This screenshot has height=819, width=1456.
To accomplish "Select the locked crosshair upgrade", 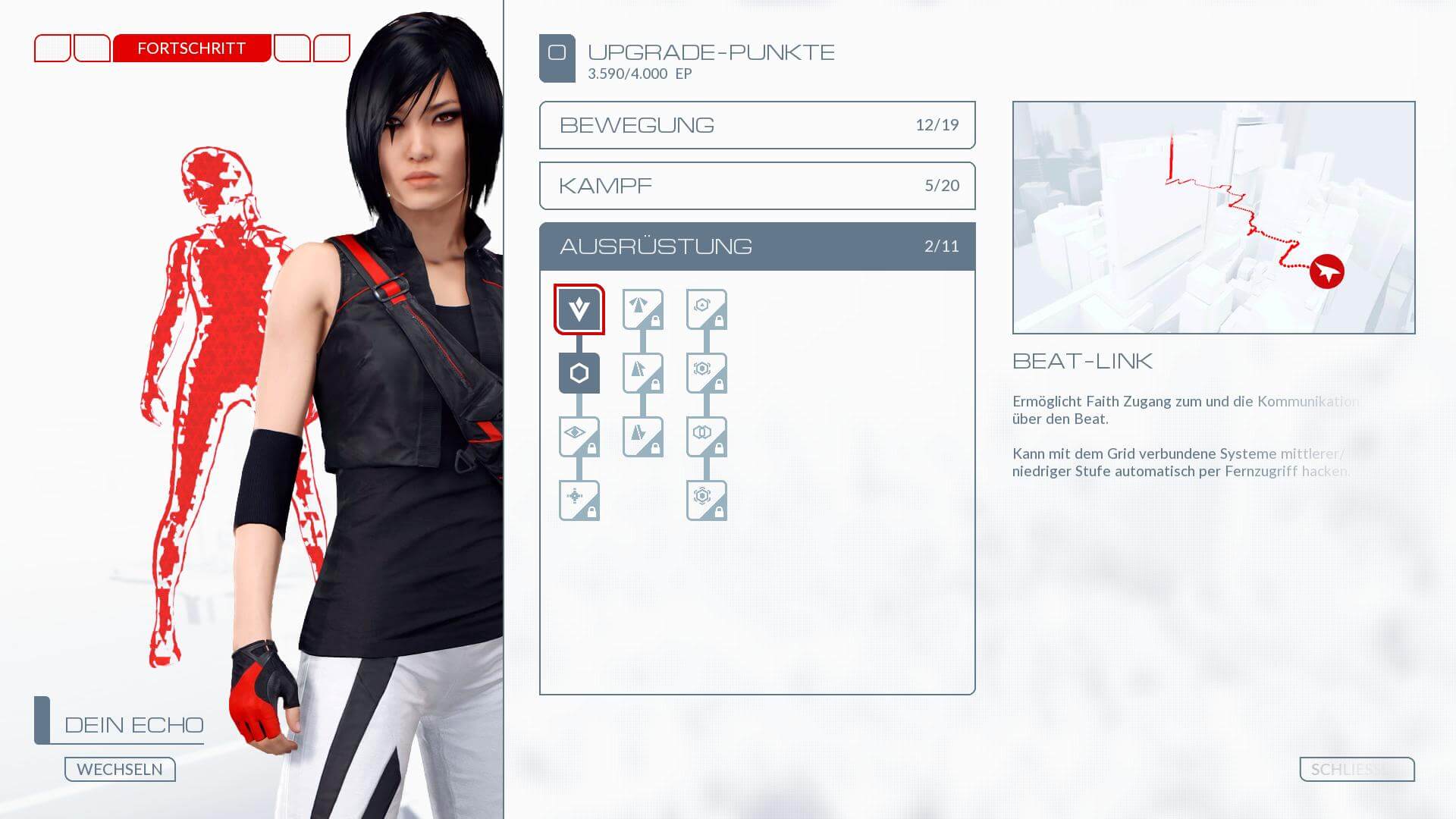I will click(579, 500).
